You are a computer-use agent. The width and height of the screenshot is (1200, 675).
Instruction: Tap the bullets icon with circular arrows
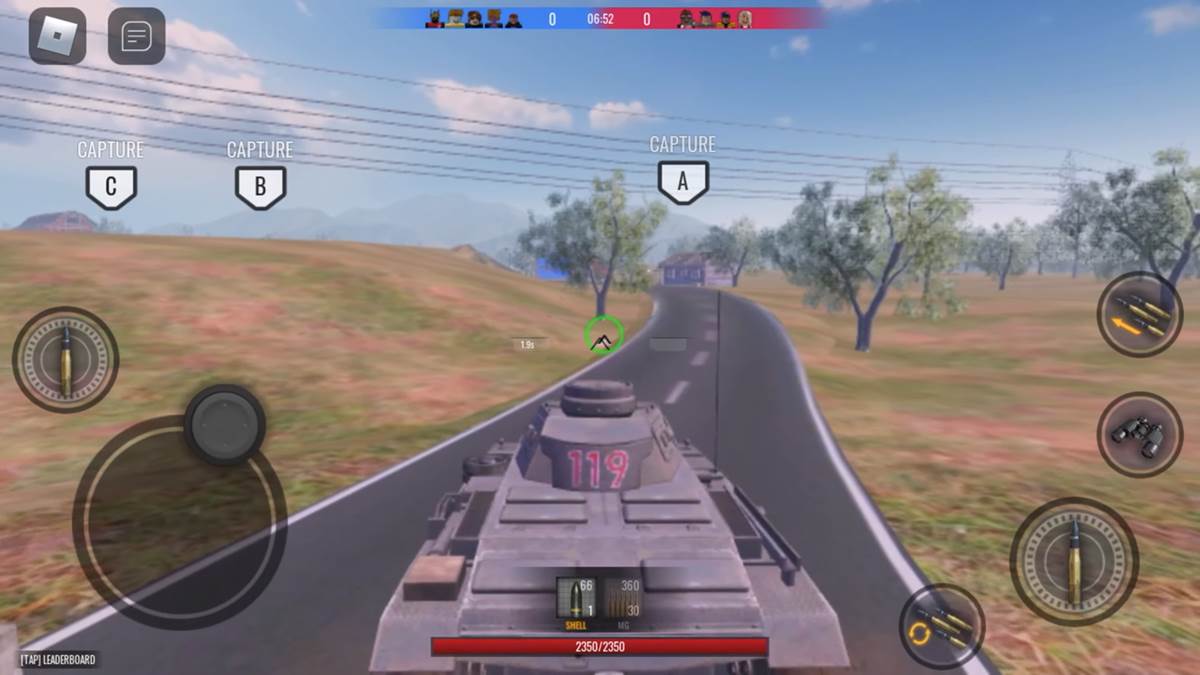(x=941, y=626)
